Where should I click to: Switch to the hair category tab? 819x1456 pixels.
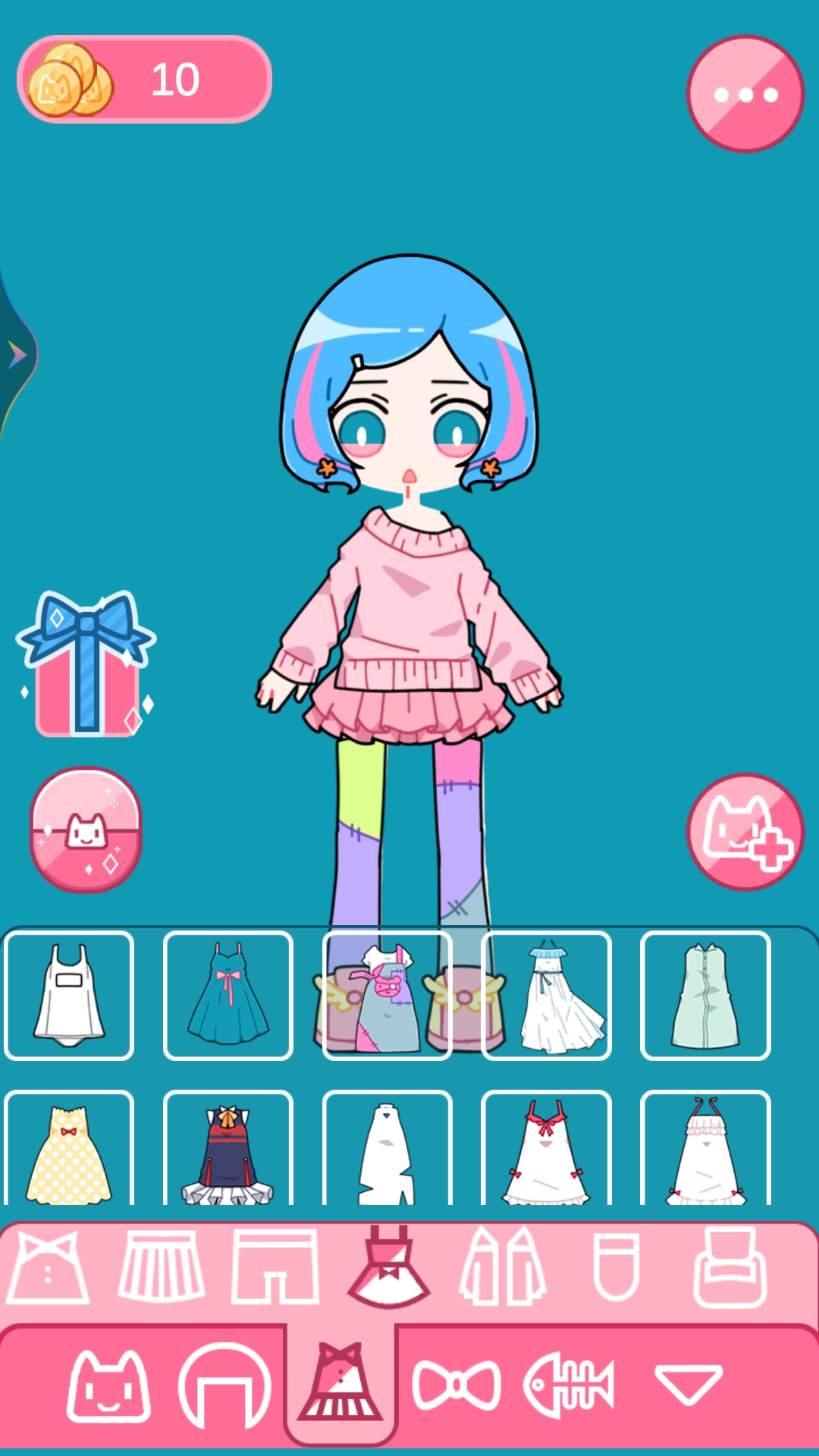click(x=224, y=1385)
